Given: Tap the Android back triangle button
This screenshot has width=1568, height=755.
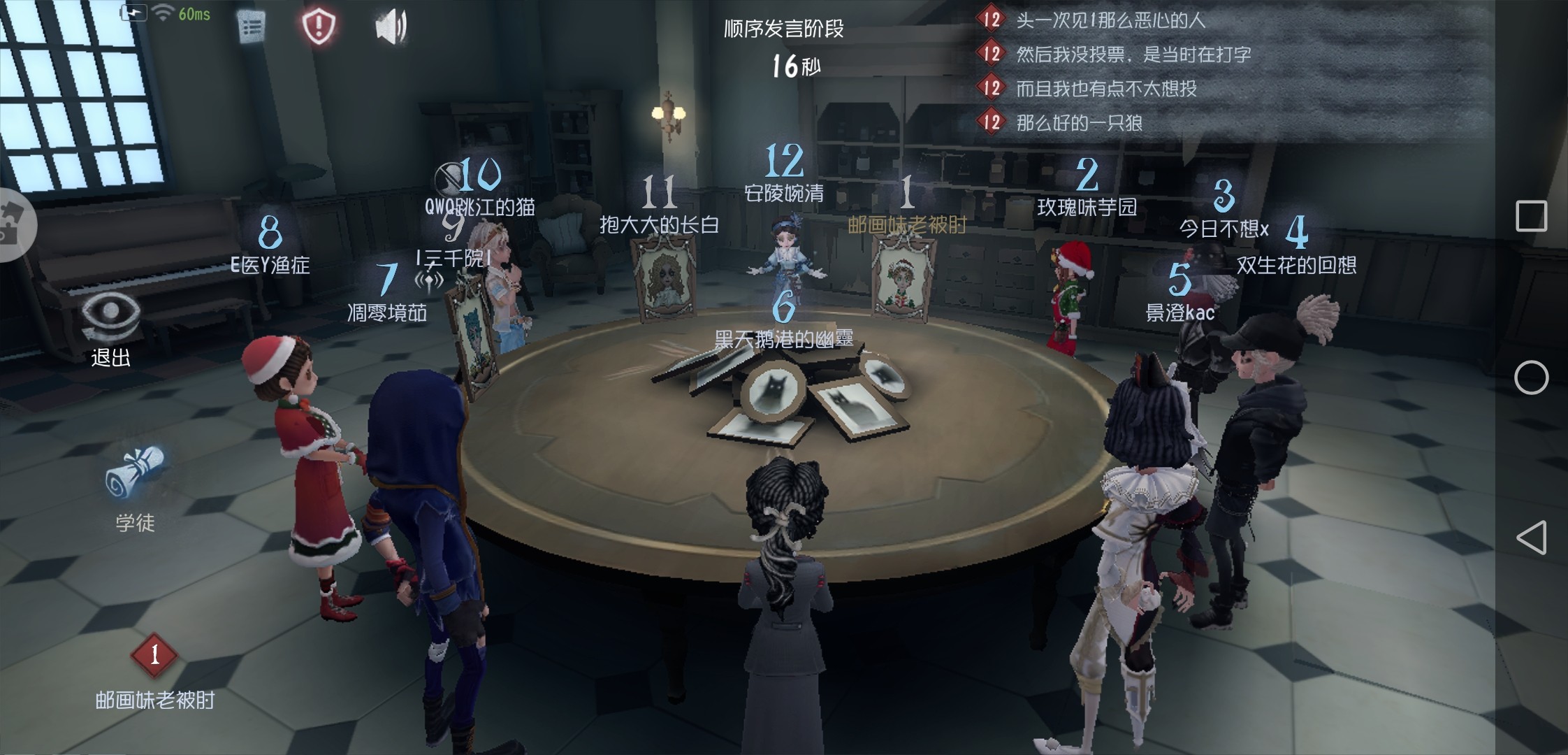Looking at the screenshot, I should (1530, 538).
